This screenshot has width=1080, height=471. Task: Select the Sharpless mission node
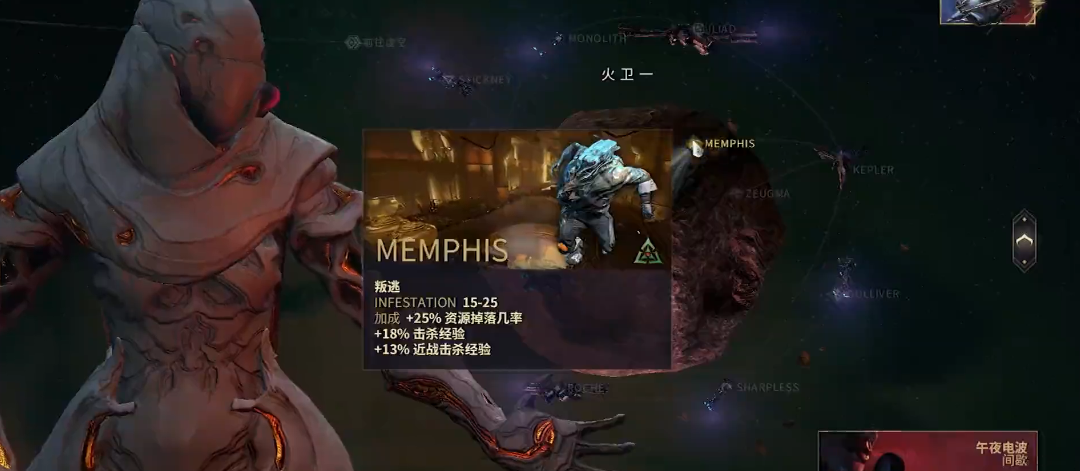coord(722,388)
